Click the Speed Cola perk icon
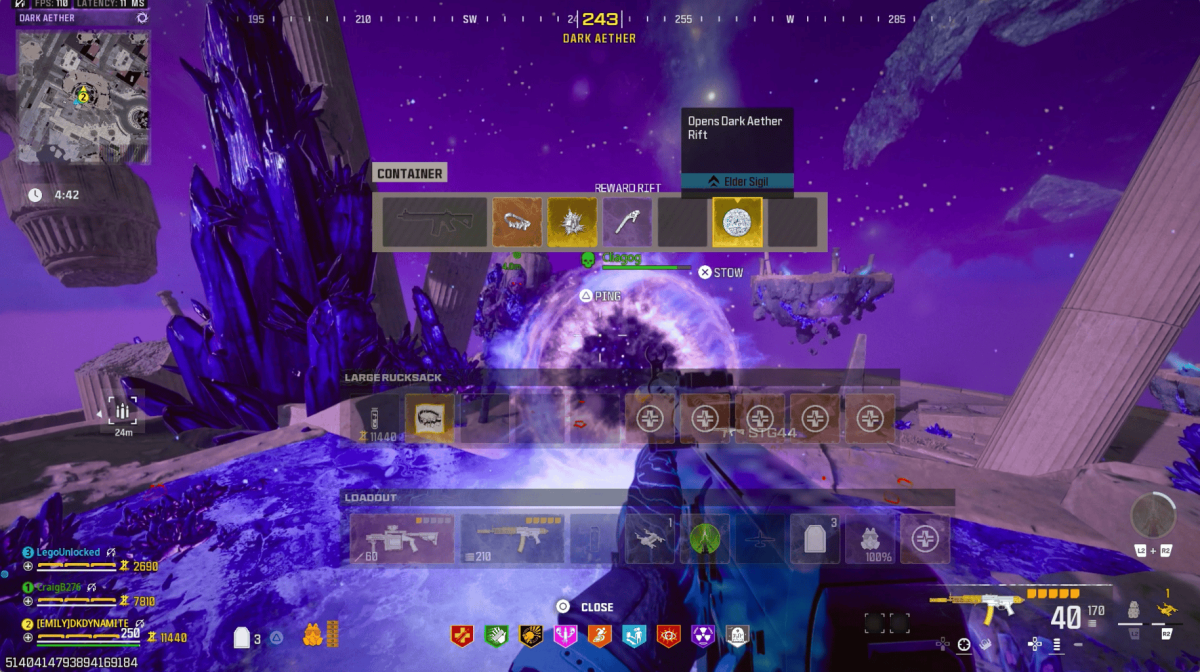The height and width of the screenshot is (672, 1200). coord(497,635)
